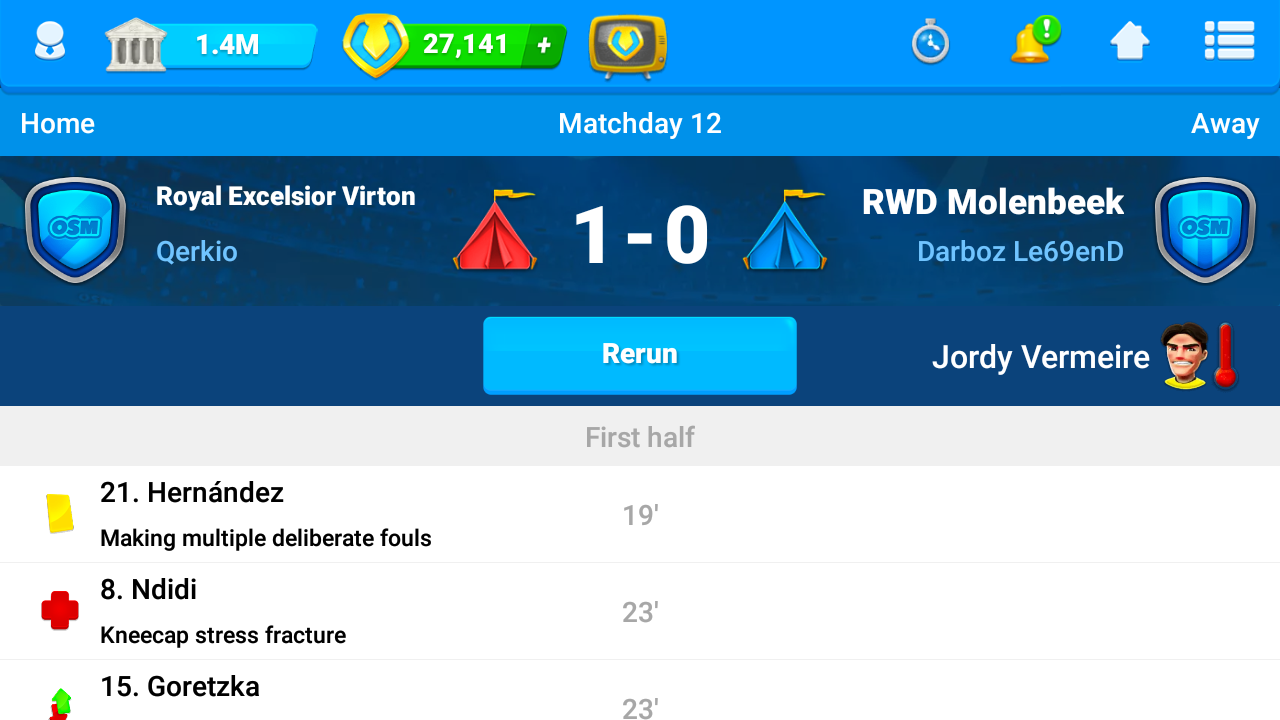
Task: Open the golden TV video rewards
Action: click(x=628, y=46)
